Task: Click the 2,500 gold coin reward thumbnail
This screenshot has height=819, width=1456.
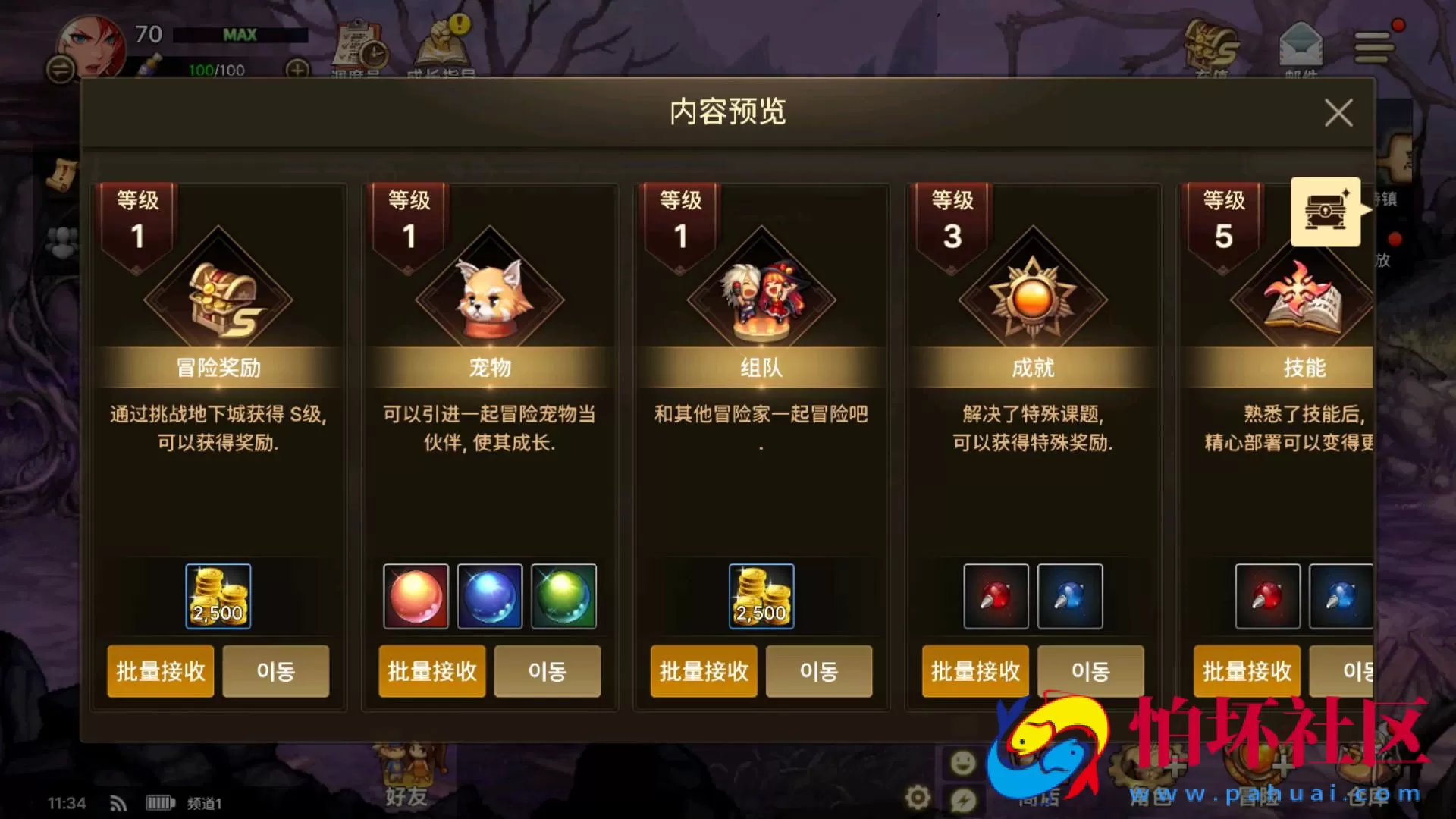Action: tap(218, 596)
